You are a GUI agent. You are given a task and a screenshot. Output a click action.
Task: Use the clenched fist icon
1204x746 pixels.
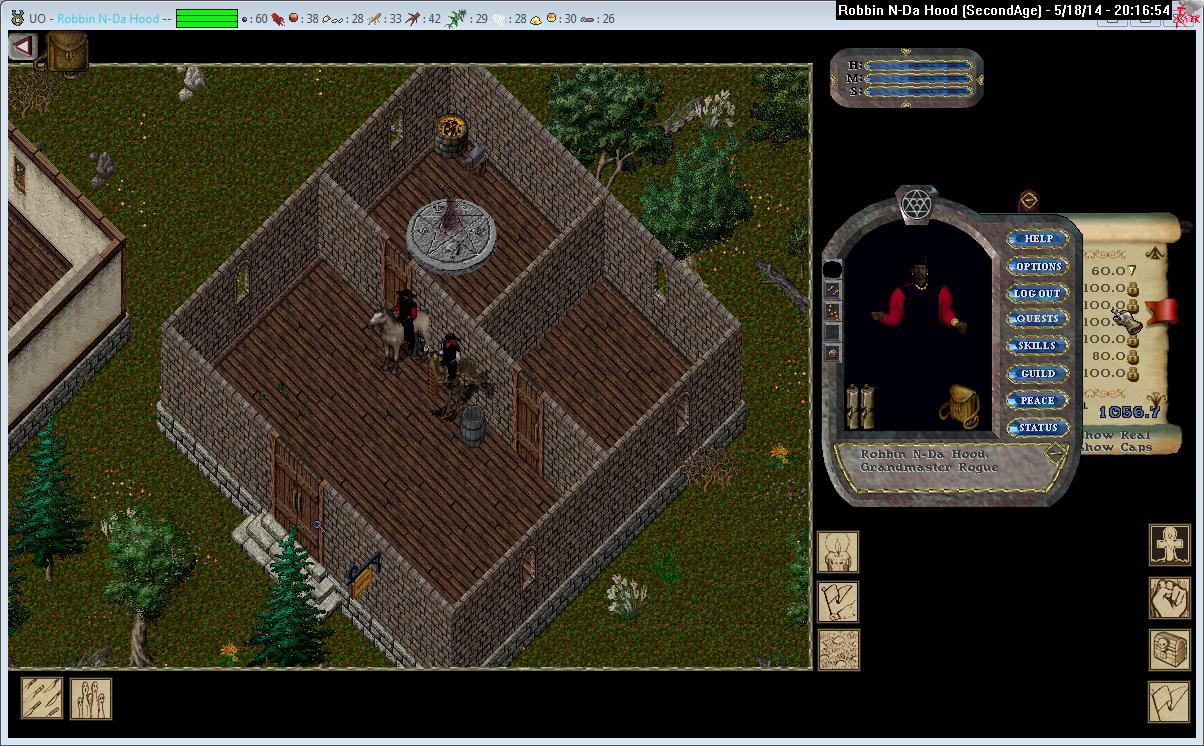pyautogui.click(x=1169, y=596)
